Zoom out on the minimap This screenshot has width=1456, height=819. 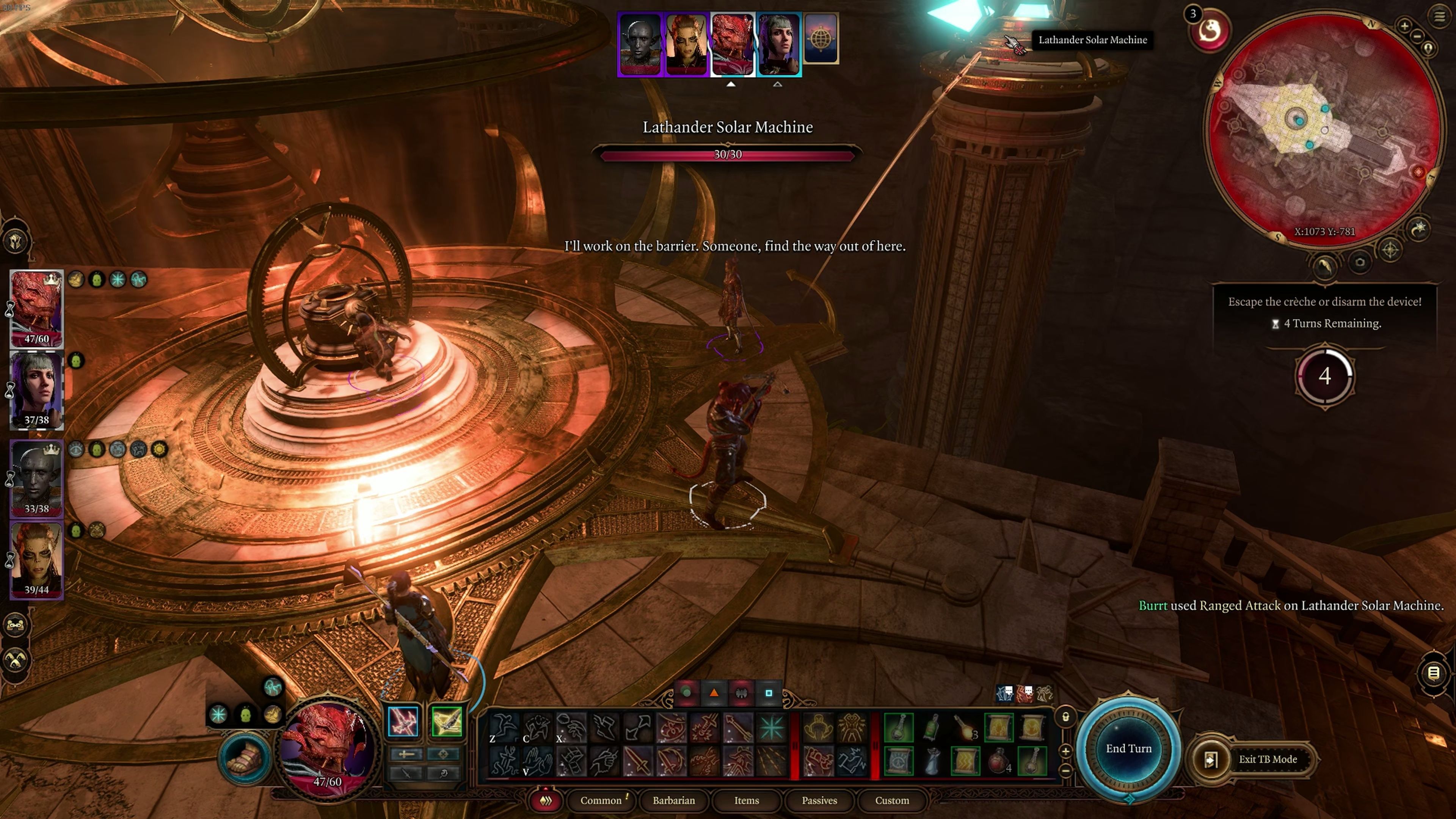coord(1417,36)
